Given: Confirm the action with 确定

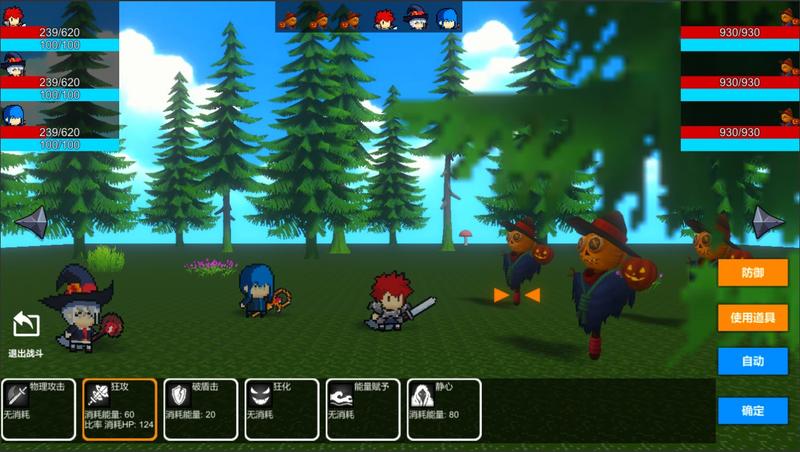Looking at the screenshot, I should 752,410.
